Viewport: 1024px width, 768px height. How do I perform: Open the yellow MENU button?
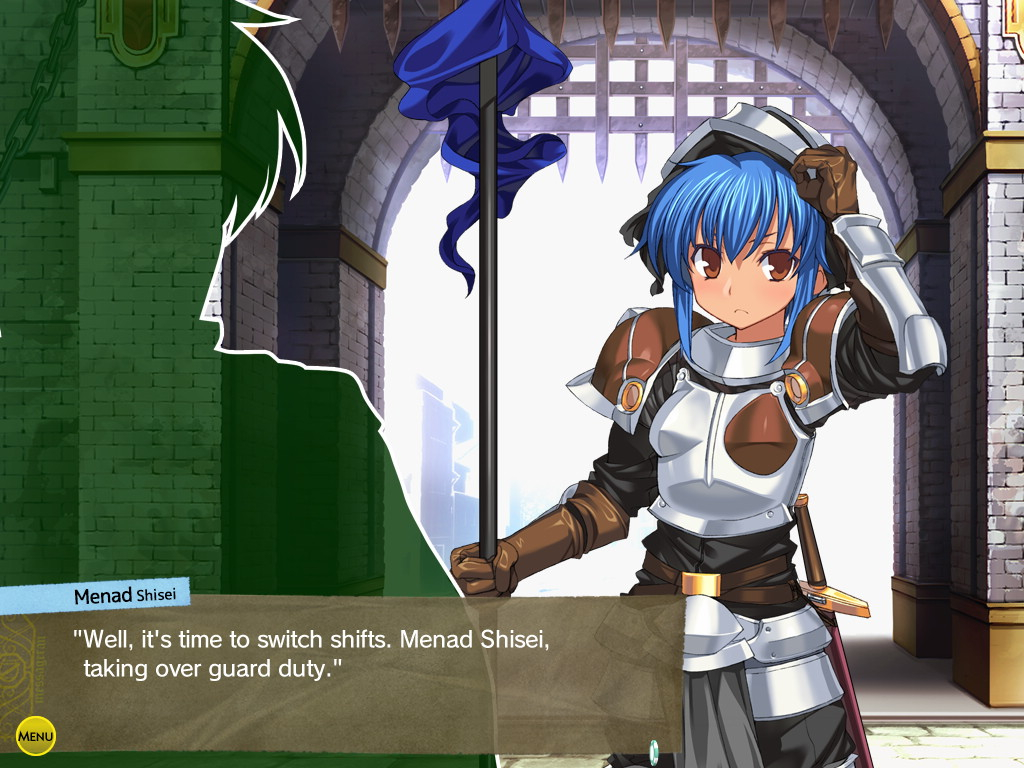click(36, 737)
